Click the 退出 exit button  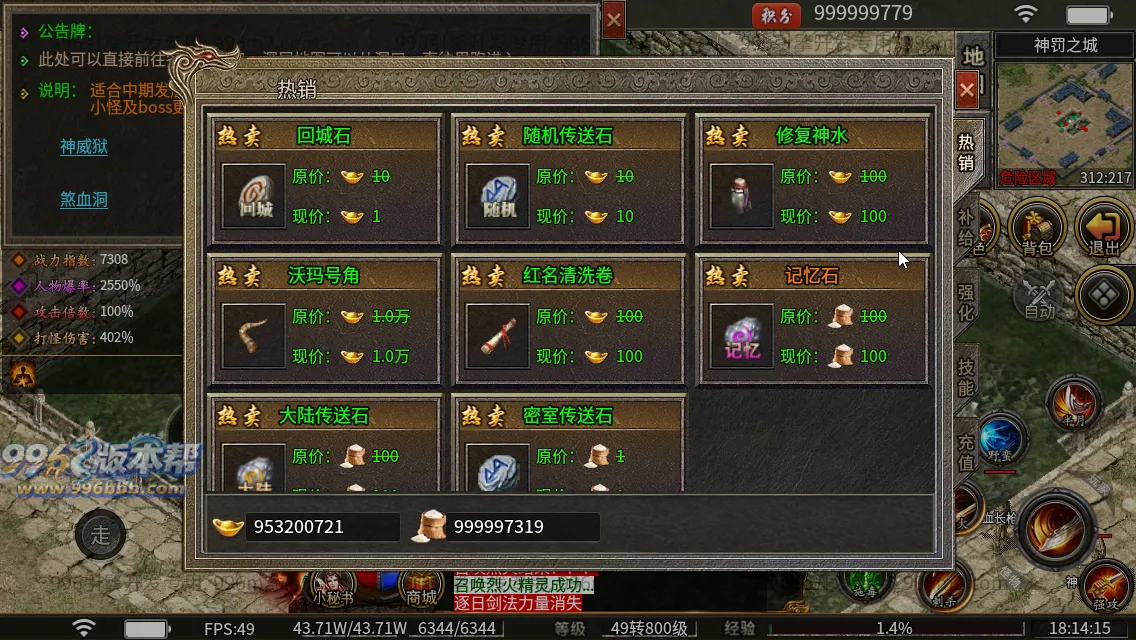(x=1103, y=228)
